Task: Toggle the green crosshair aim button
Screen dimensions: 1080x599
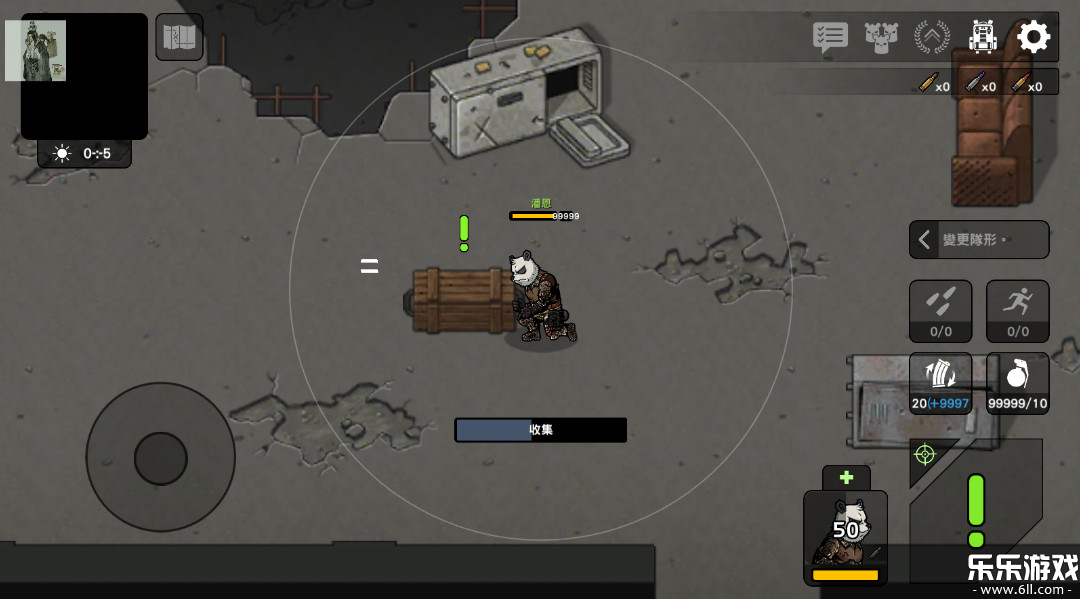Action: [x=925, y=455]
